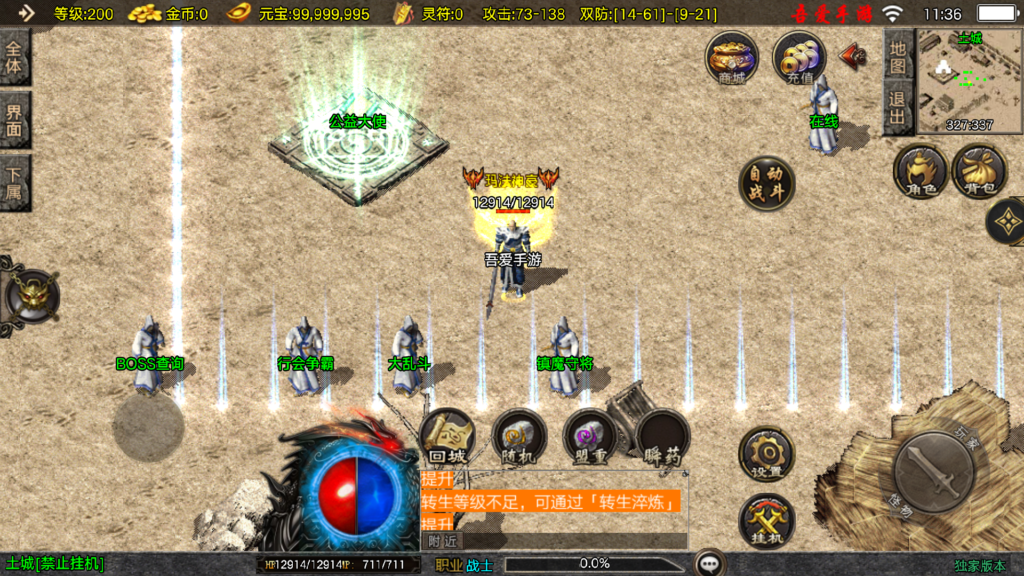The width and height of the screenshot is (1024, 576).
Task: Use the 回城 return scroll
Action: tap(447, 436)
